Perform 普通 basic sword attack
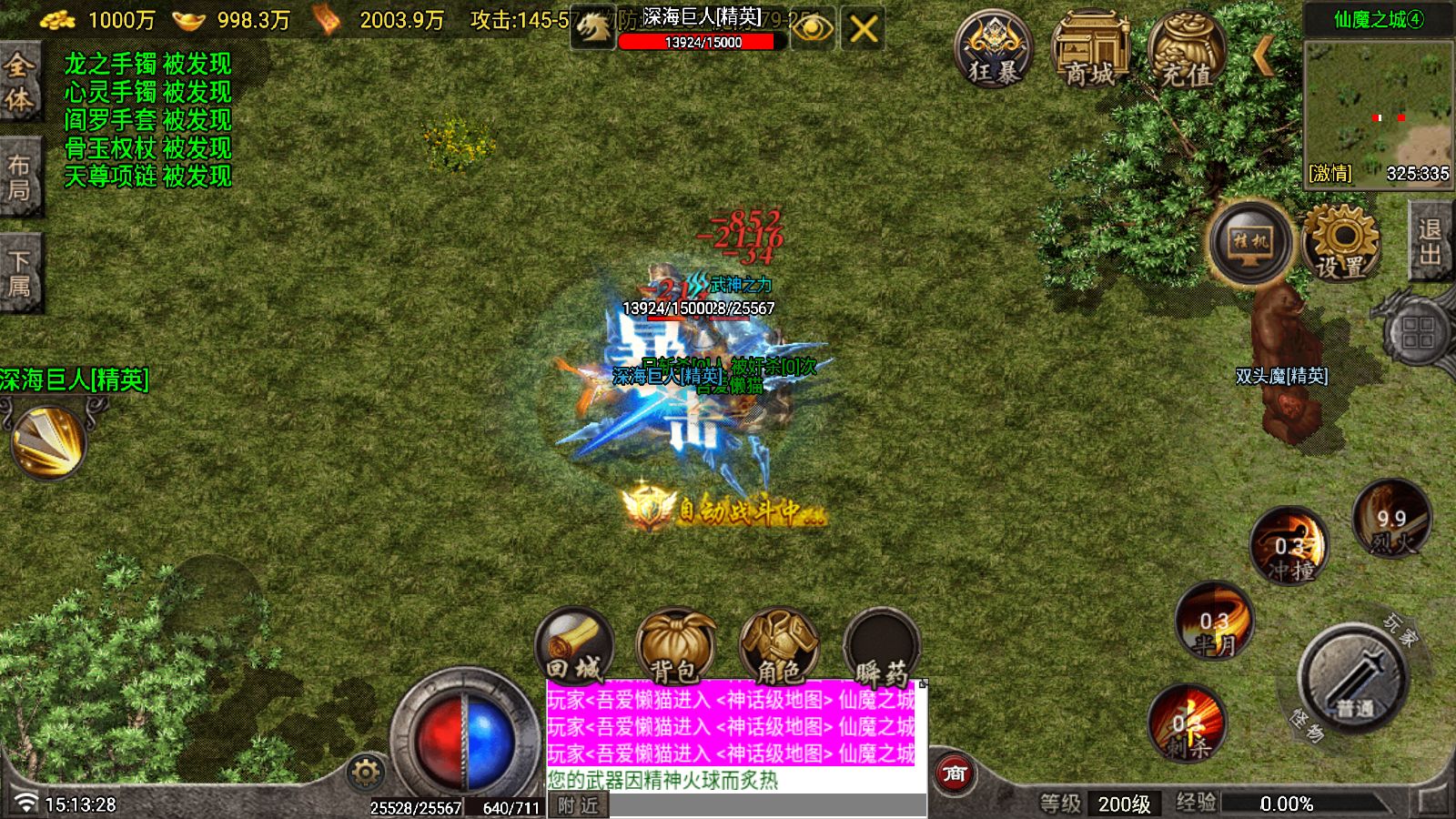The image size is (1456, 819). 1354,678
